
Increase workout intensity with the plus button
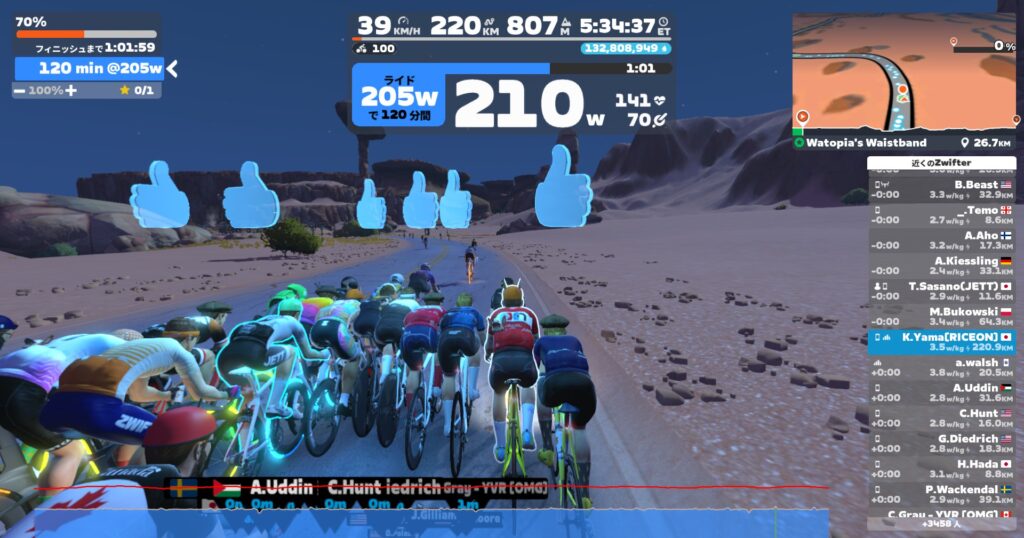tap(71, 90)
